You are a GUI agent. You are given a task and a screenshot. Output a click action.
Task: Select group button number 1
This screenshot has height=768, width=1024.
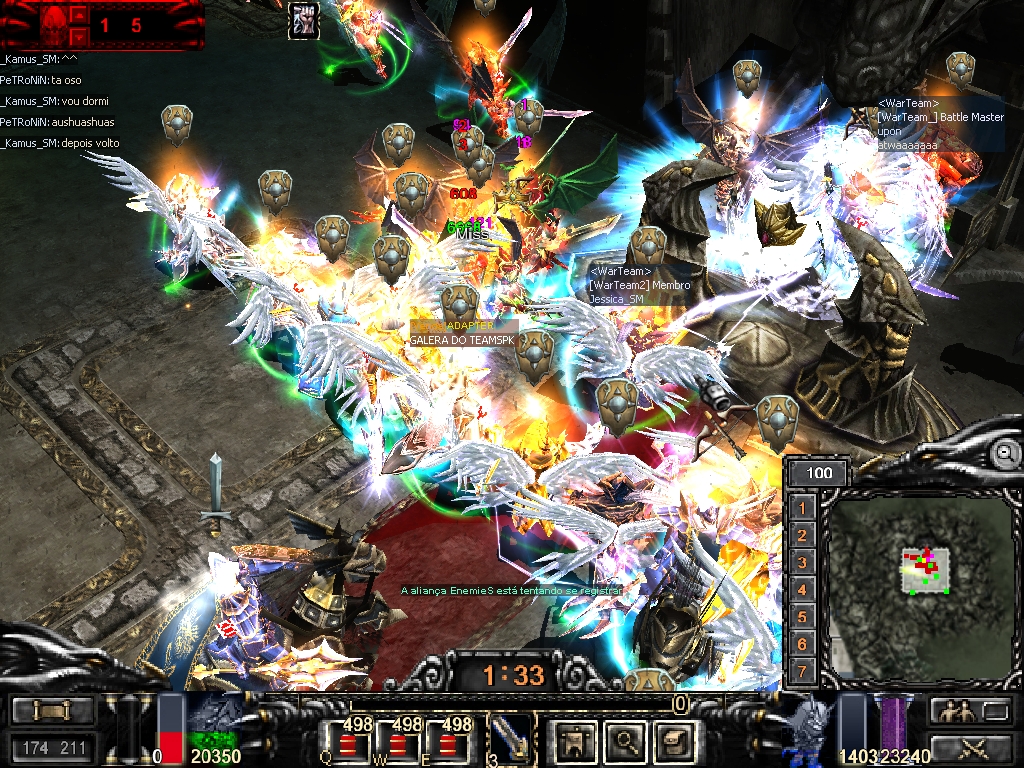click(x=801, y=509)
